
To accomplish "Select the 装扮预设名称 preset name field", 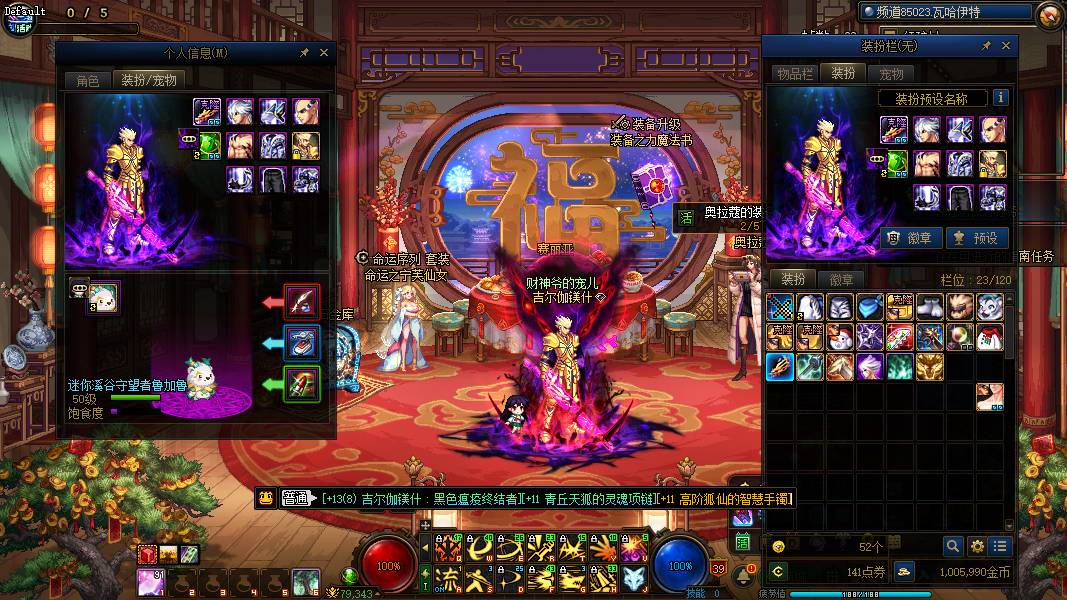I will [932, 99].
